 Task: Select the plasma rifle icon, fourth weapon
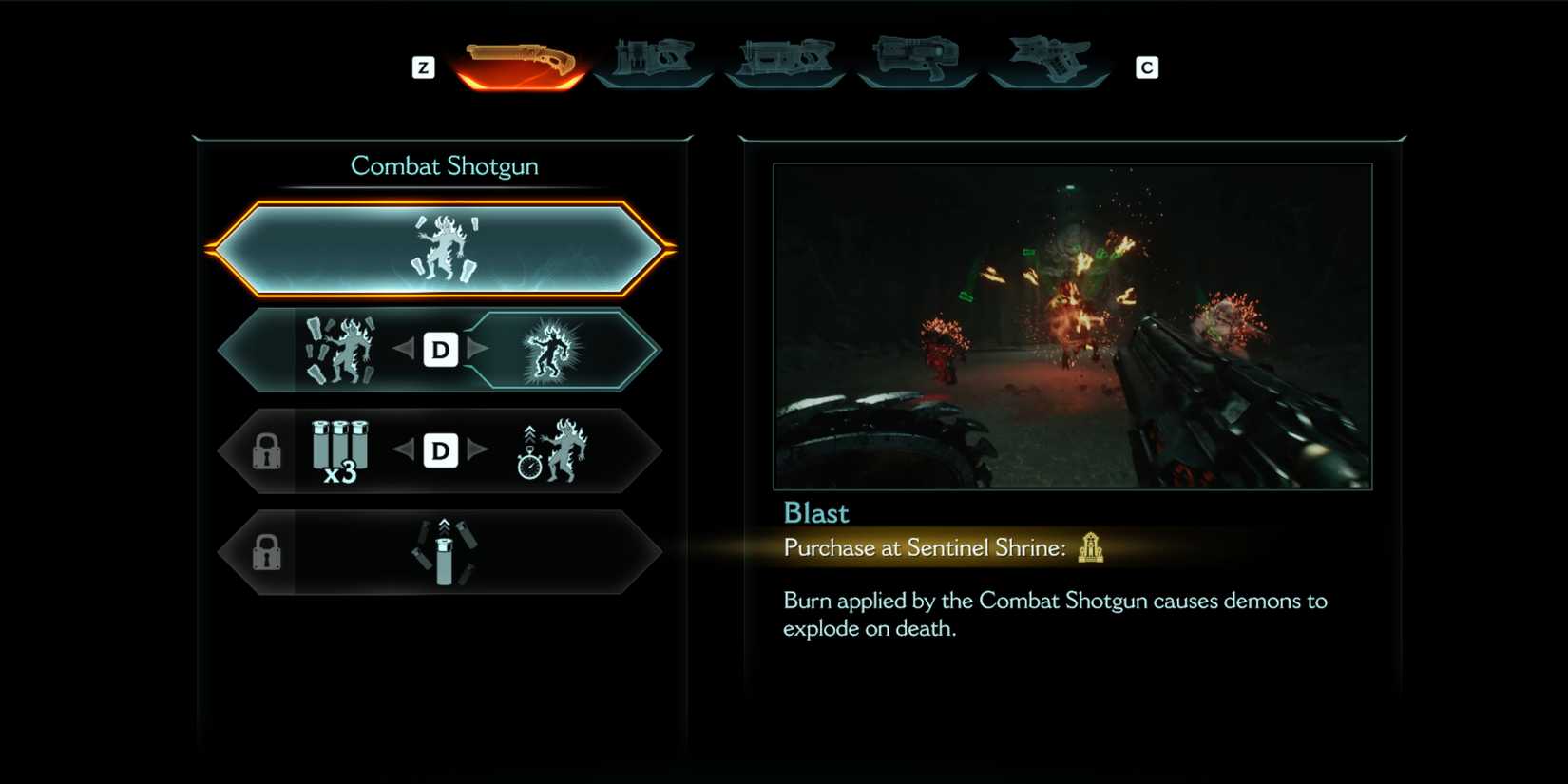tap(917, 59)
